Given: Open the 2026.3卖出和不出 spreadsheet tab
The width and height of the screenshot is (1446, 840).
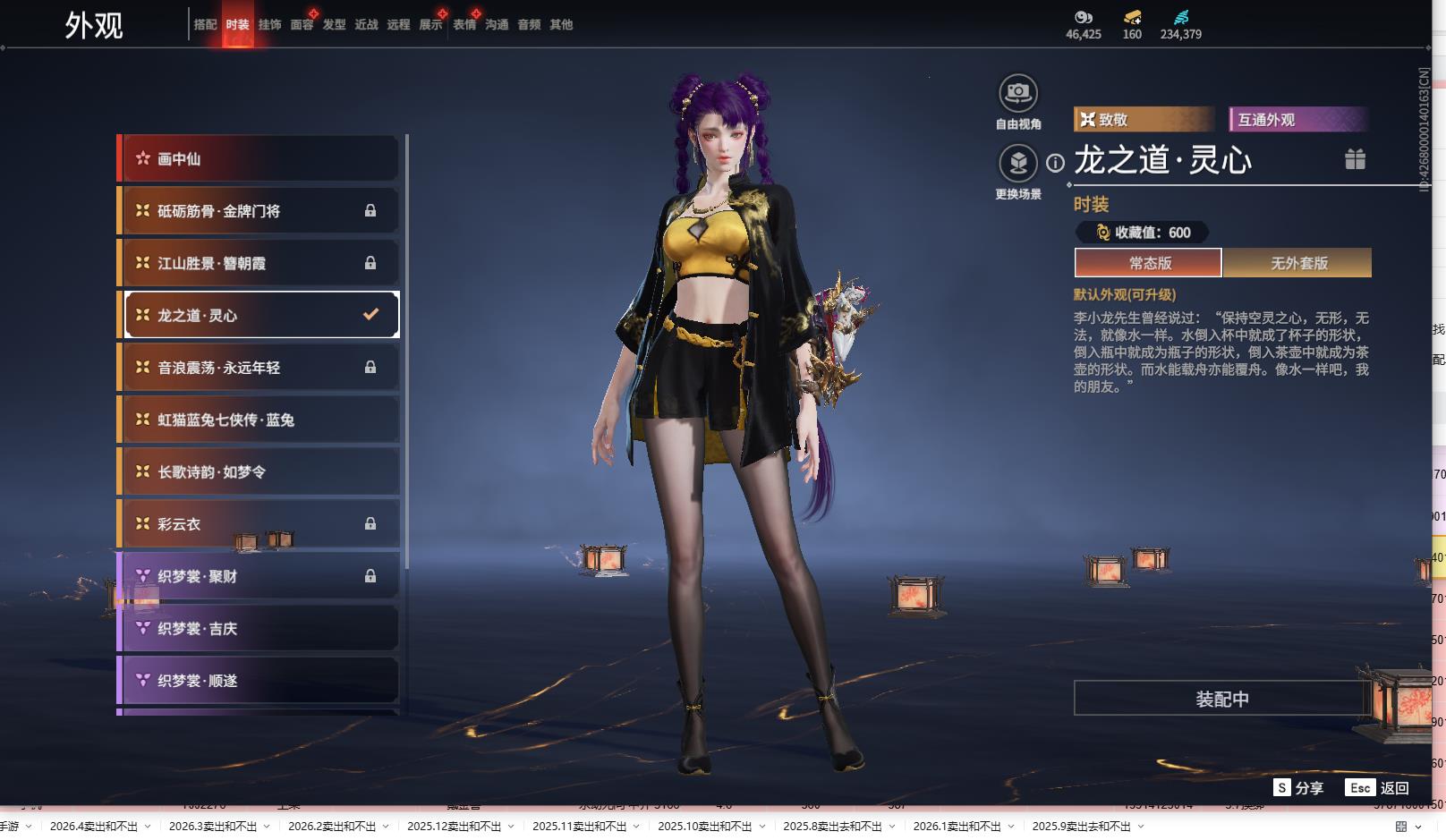Looking at the screenshot, I should pos(212,827).
